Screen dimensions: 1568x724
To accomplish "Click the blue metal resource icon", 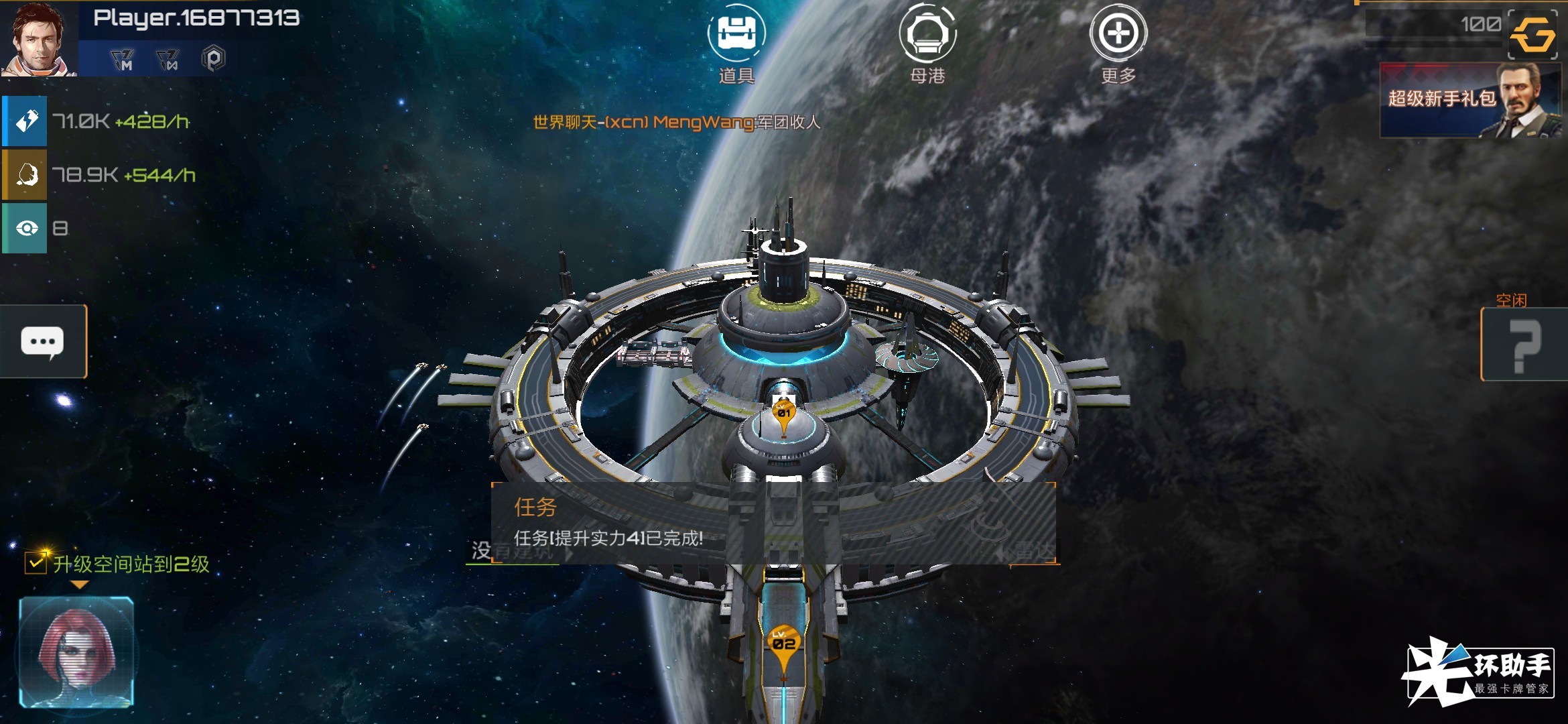I will click(25, 121).
